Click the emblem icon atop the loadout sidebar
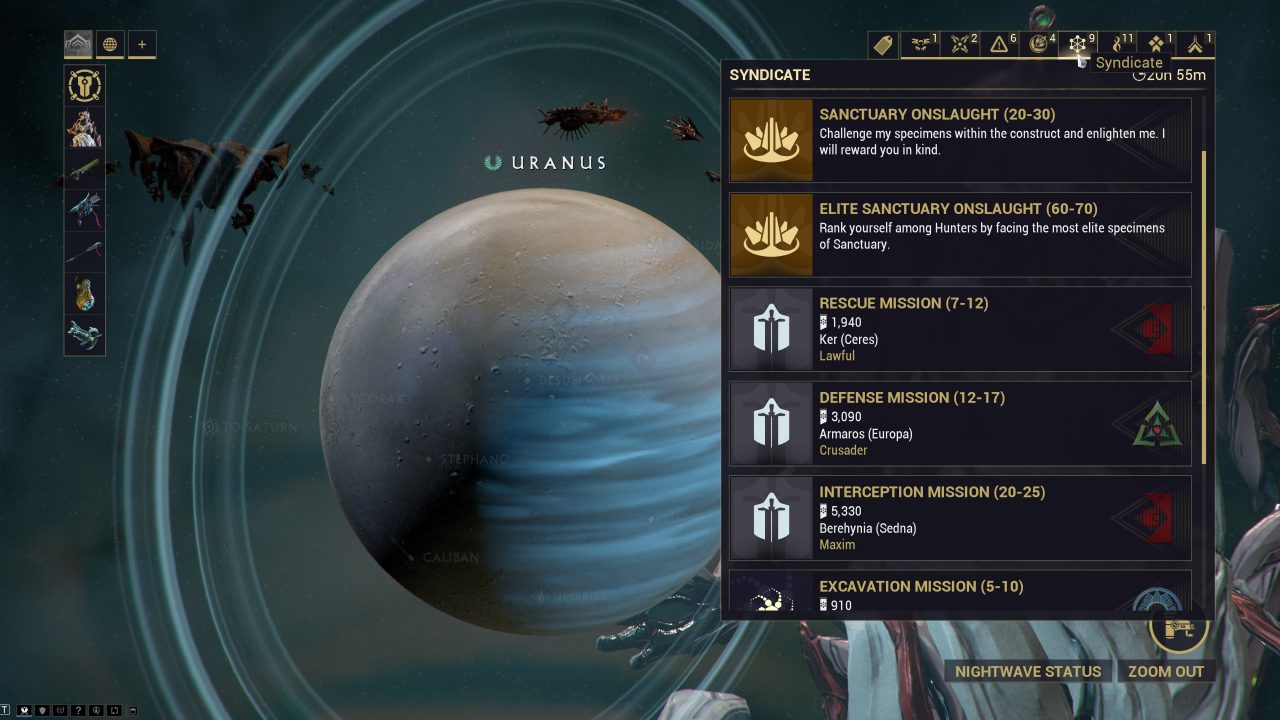This screenshot has height=720, width=1280. coord(84,86)
